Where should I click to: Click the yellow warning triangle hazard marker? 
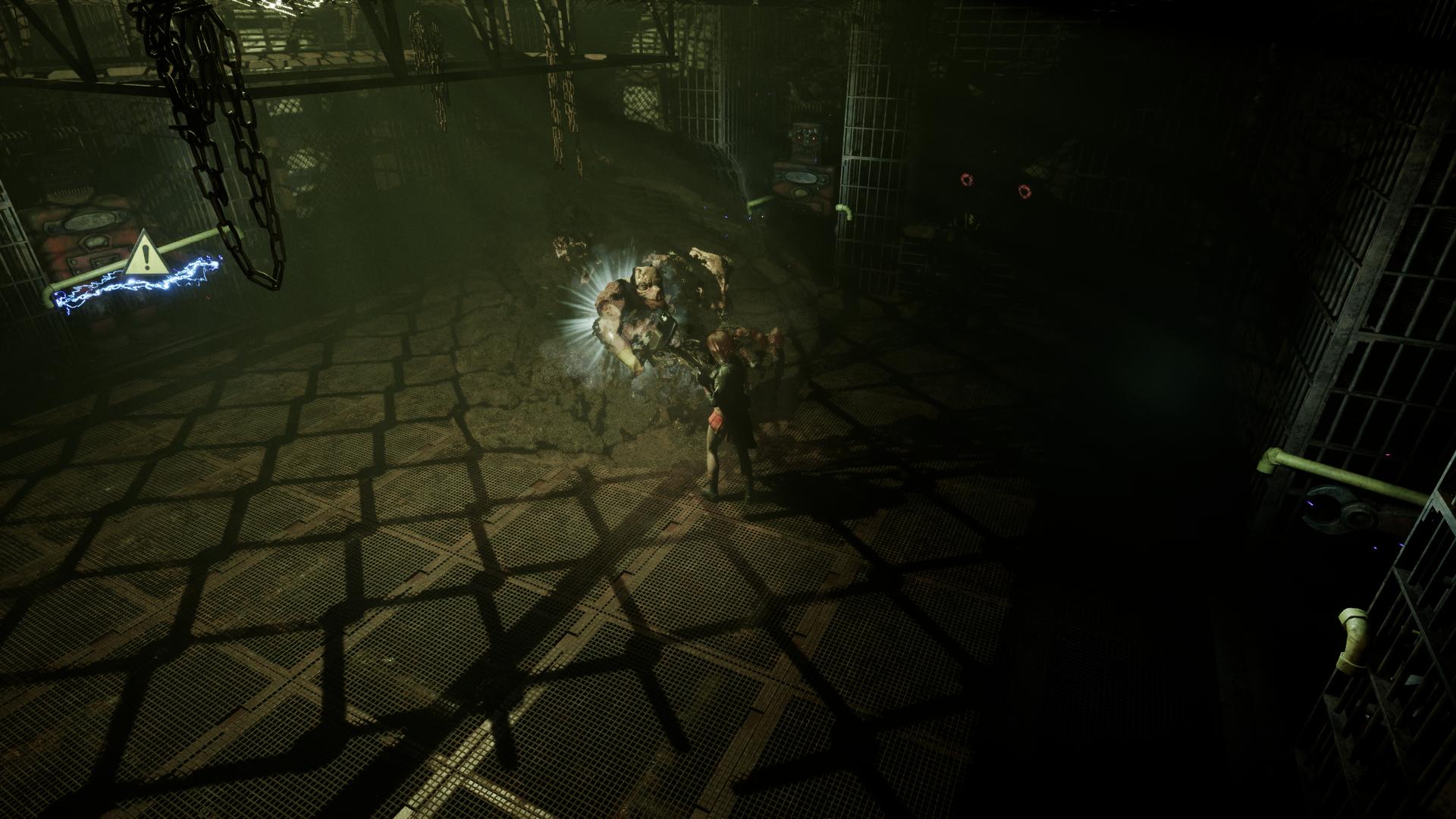click(146, 256)
